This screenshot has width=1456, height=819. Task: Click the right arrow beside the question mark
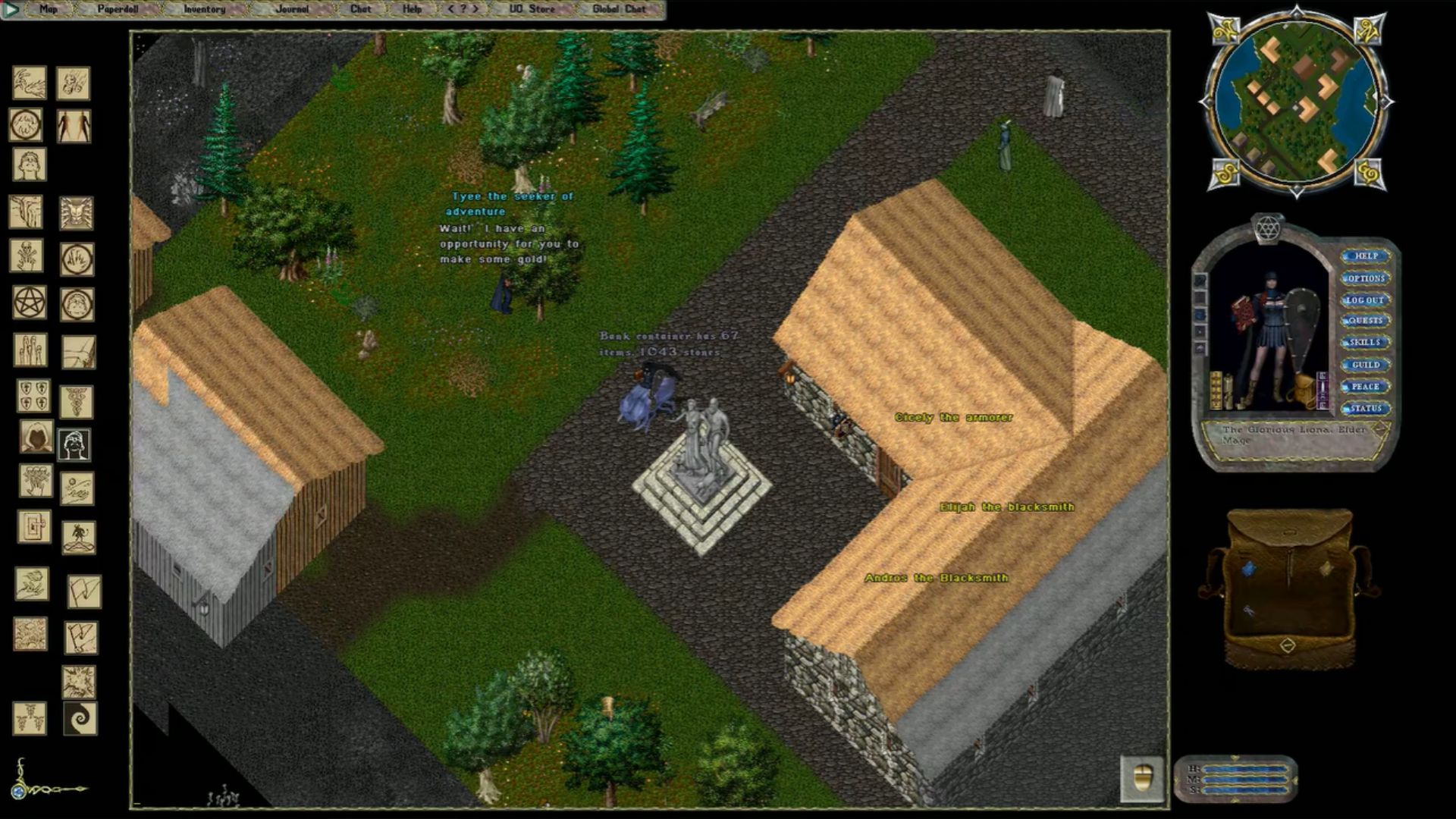coord(475,8)
